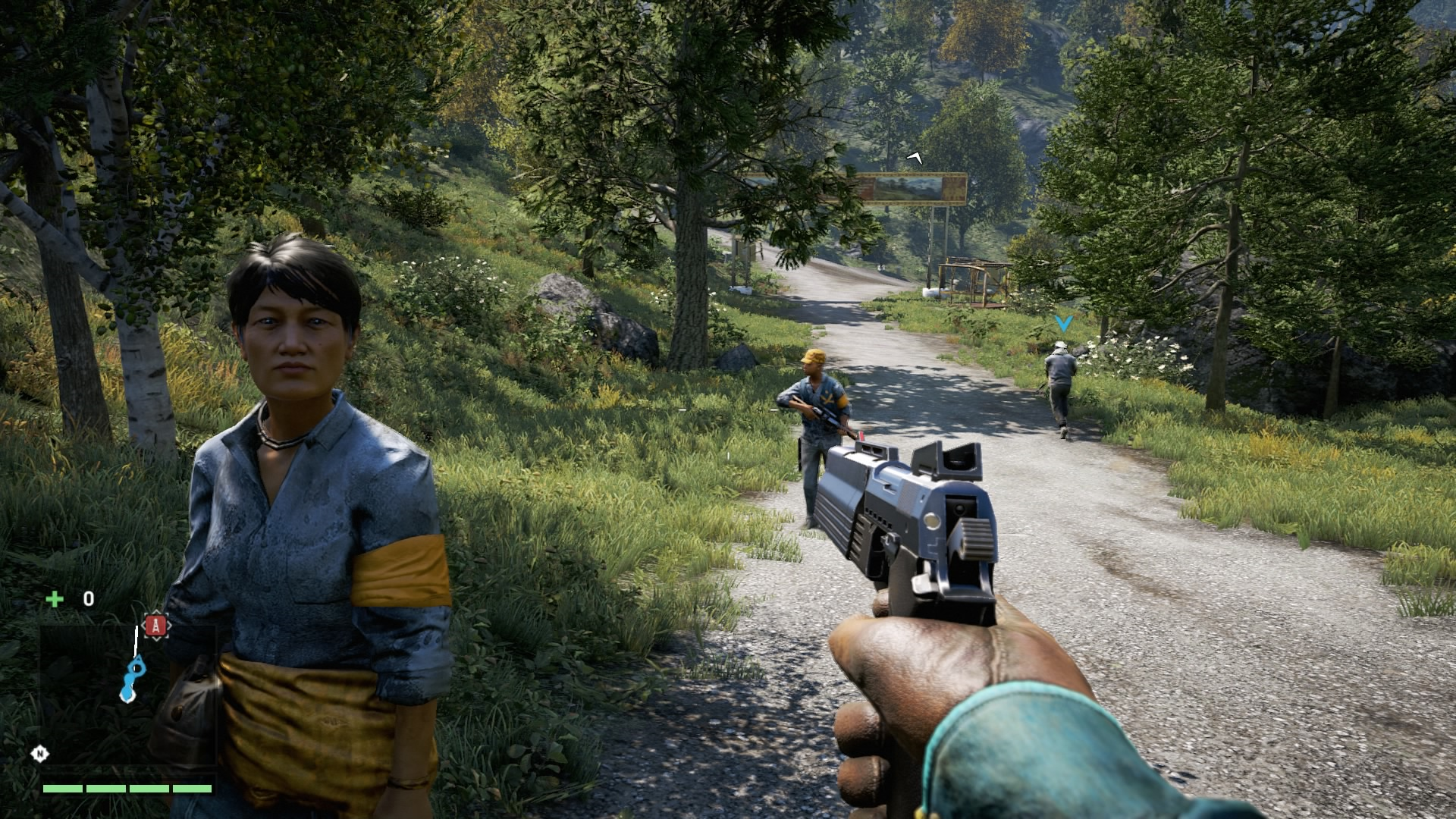1456x819 pixels.
Task: Click the white waypoint marker above the billboard
Action: [x=913, y=158]
